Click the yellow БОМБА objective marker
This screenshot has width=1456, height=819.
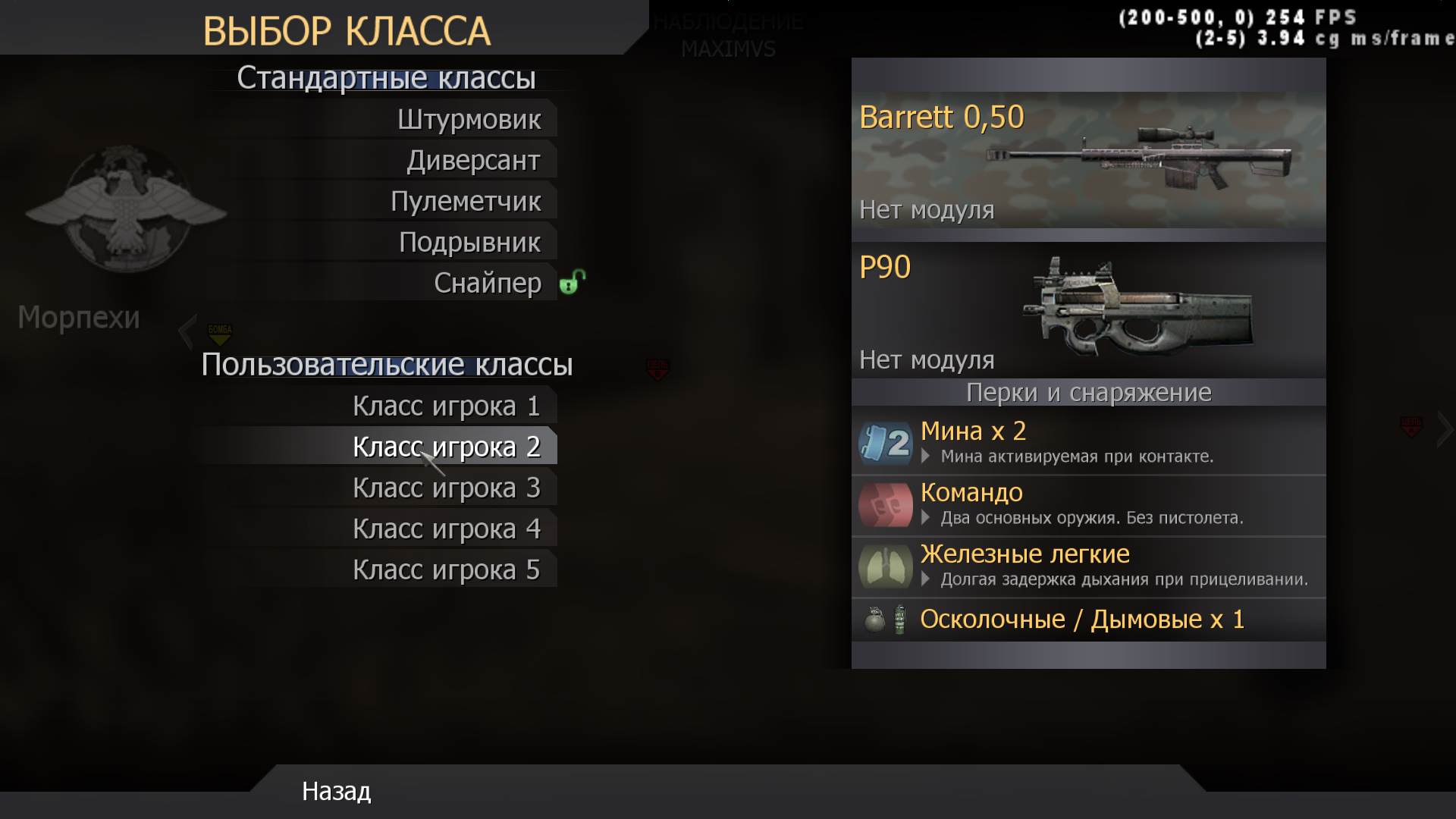(218, 331)
